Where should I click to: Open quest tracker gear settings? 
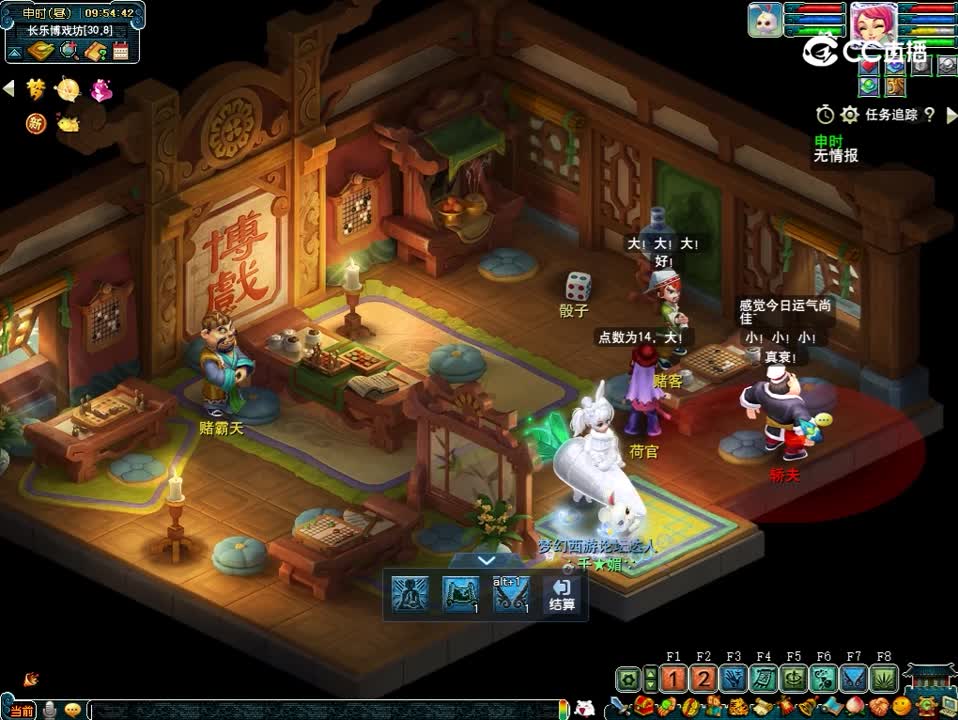850,114
